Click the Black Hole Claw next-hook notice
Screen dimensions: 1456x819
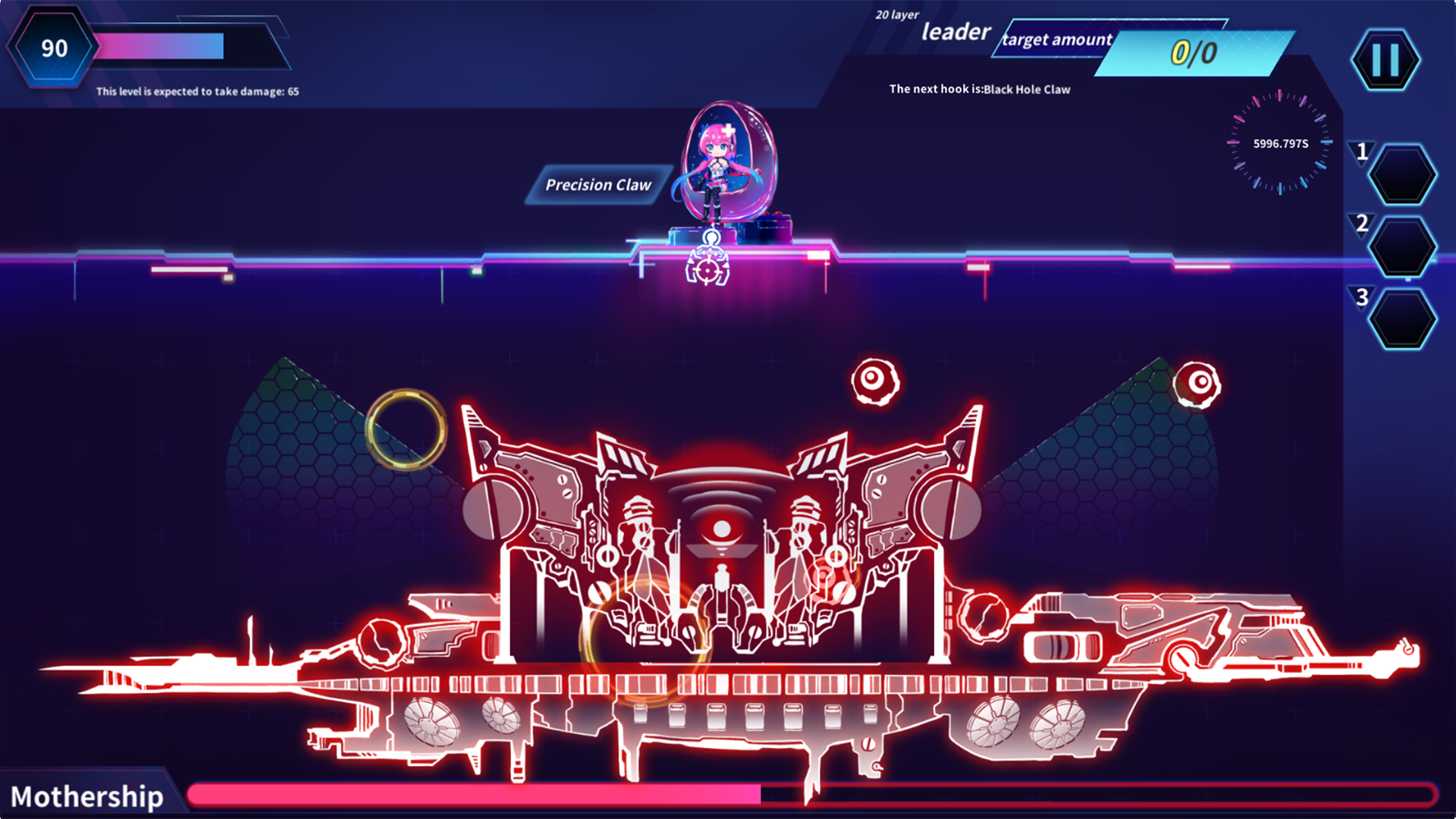point(978,89)
